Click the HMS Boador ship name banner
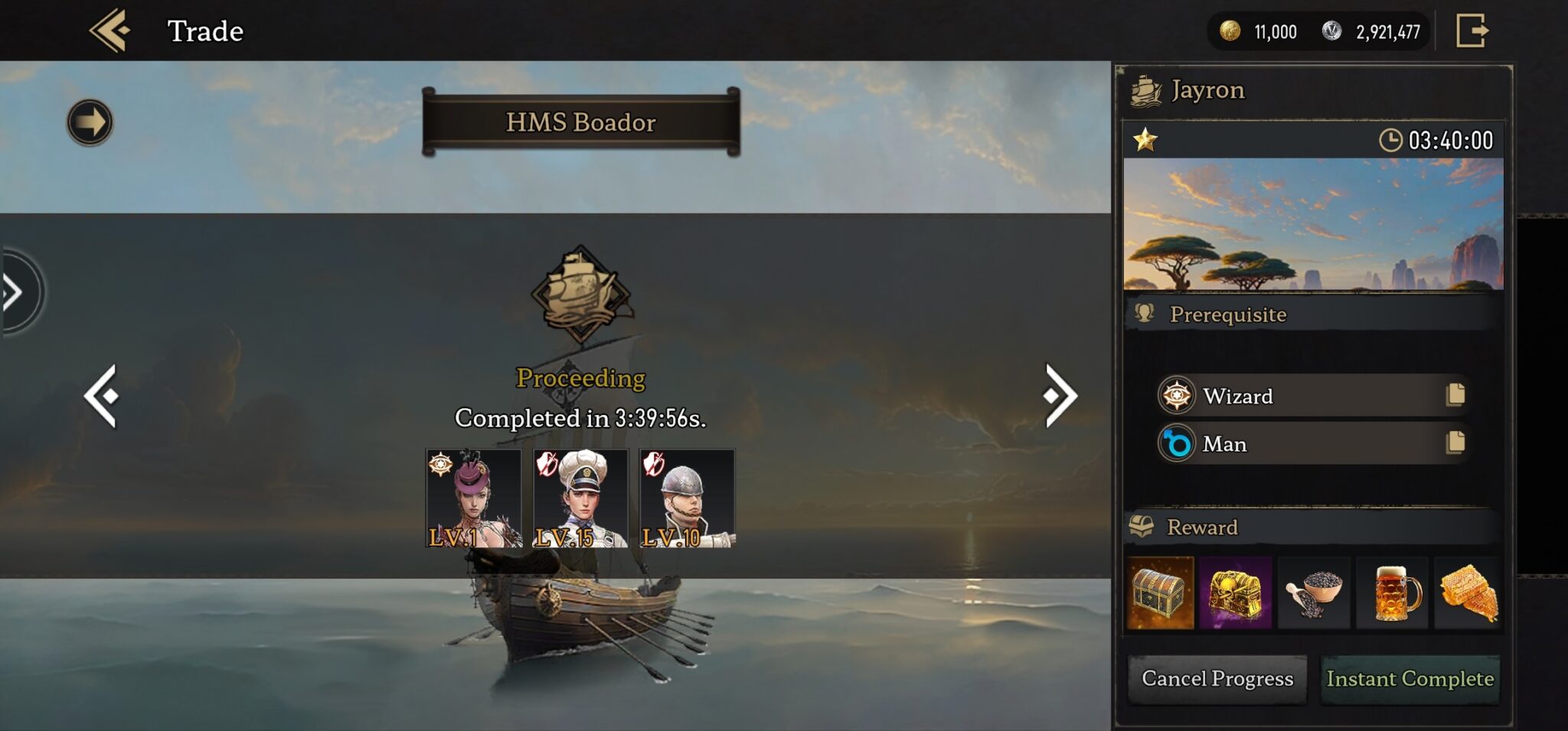Viewport: 1568px width, 731px height. click(581, 122)
